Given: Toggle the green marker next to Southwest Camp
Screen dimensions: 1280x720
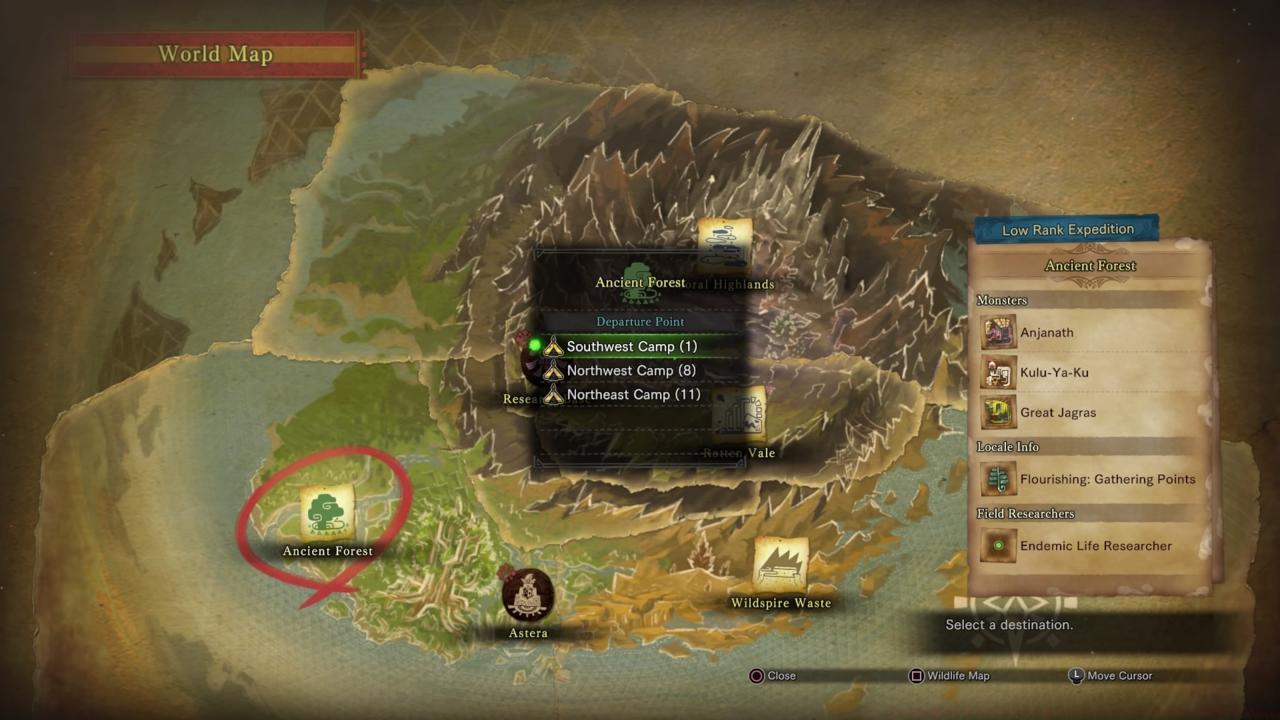Looking at the screenshot, I should pyautogui.click(x=537, y=346).
